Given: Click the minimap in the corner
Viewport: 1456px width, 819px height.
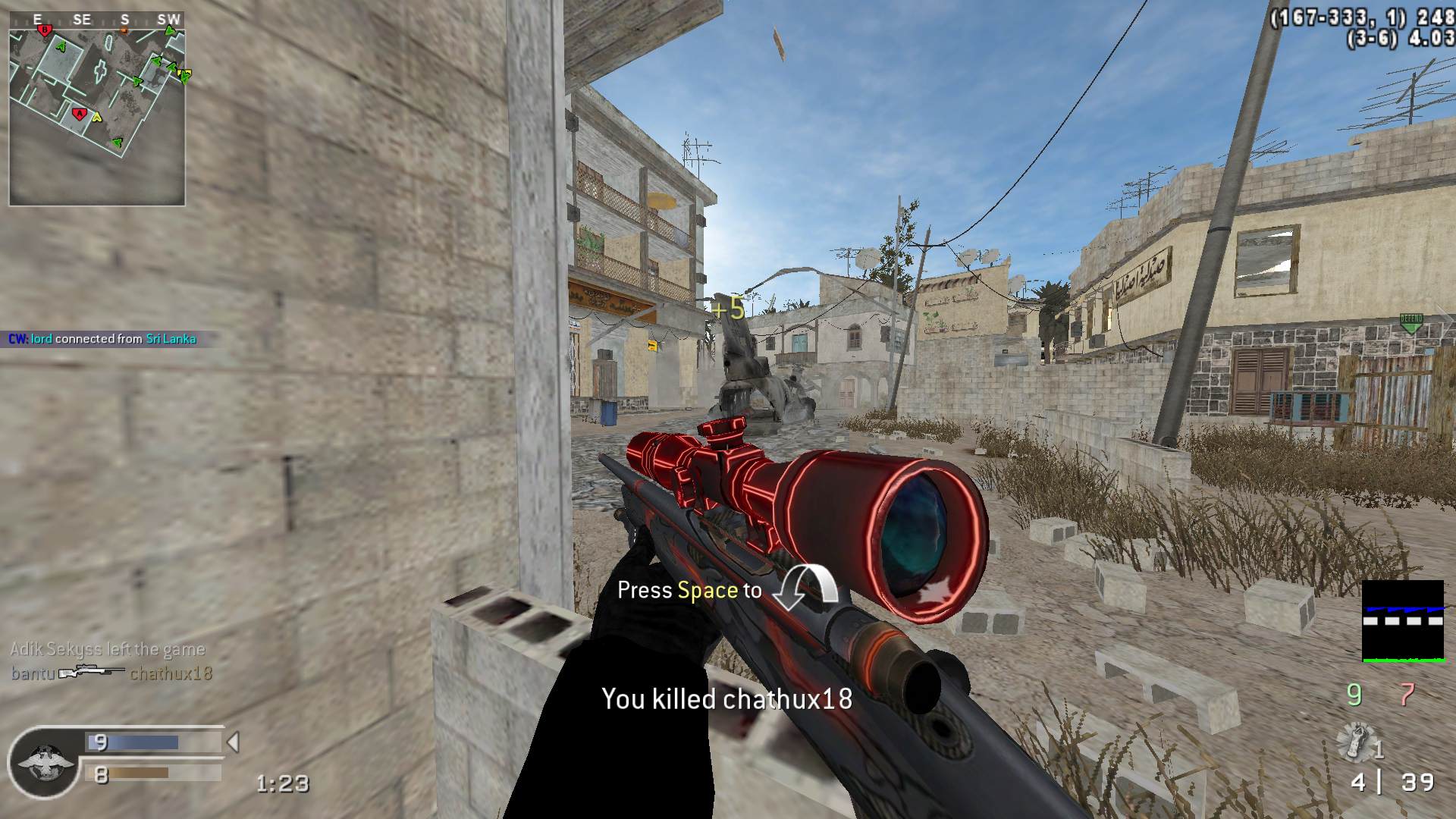Looking at the screenshot, I should click(x=97, y=108).
